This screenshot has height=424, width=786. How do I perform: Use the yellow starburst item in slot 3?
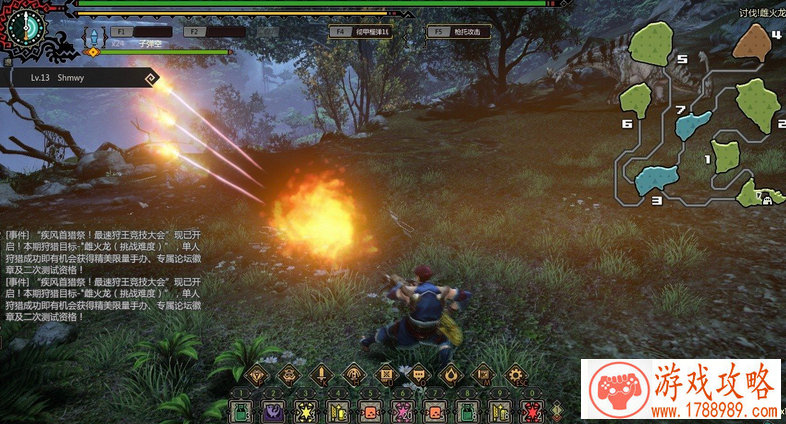click(305, 411)
